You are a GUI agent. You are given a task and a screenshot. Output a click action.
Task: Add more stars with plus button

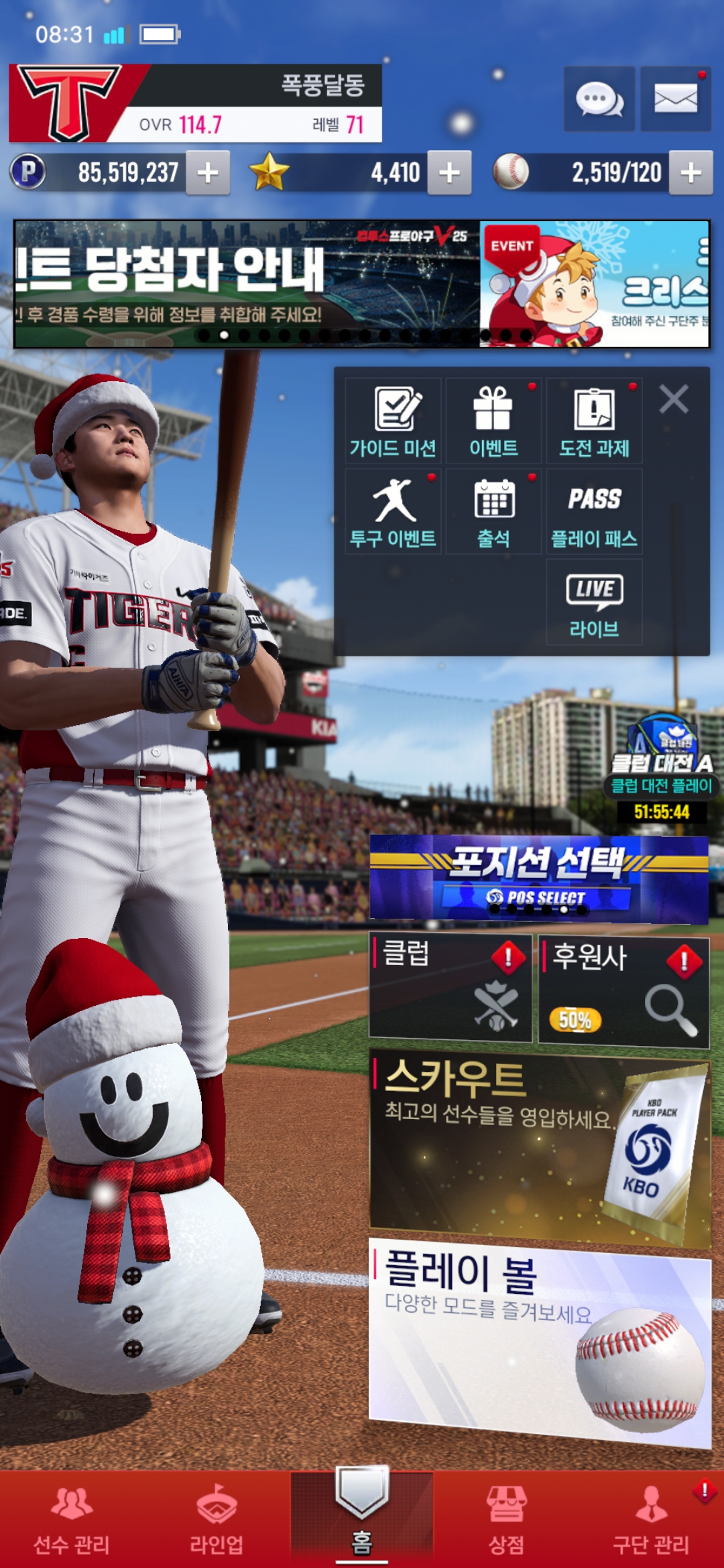point(449,173)
